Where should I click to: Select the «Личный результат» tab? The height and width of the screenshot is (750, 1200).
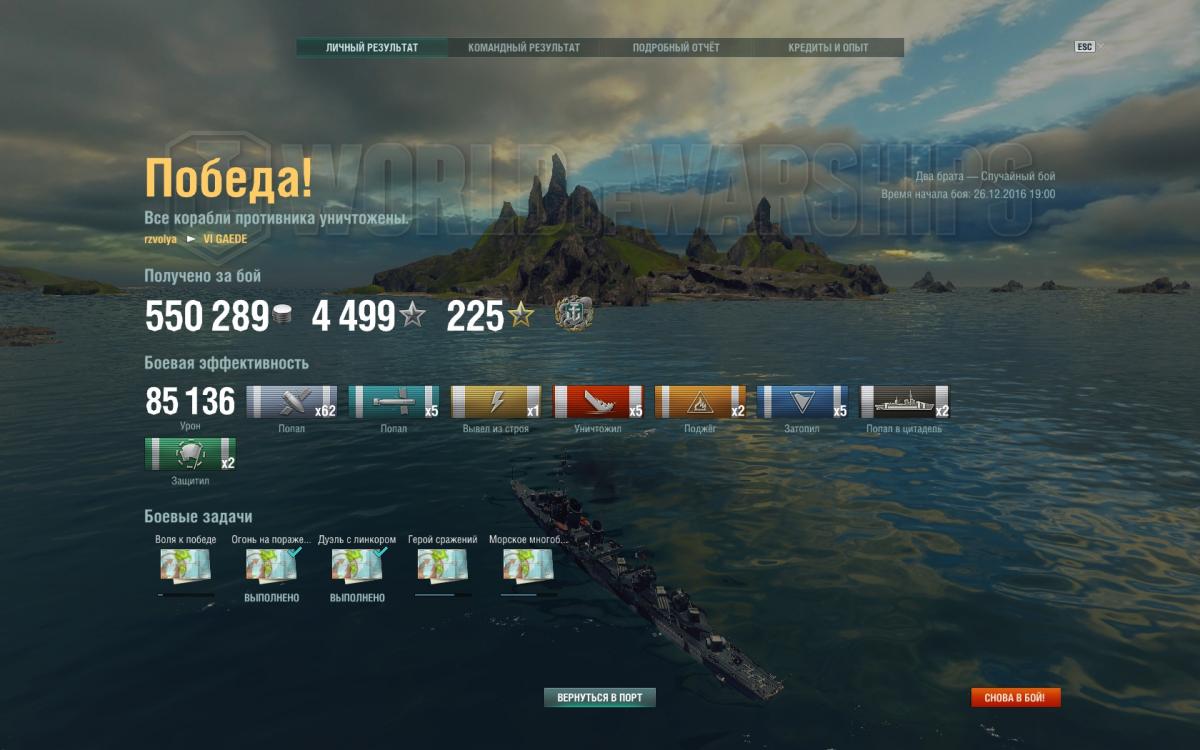[x=372, y=48]
